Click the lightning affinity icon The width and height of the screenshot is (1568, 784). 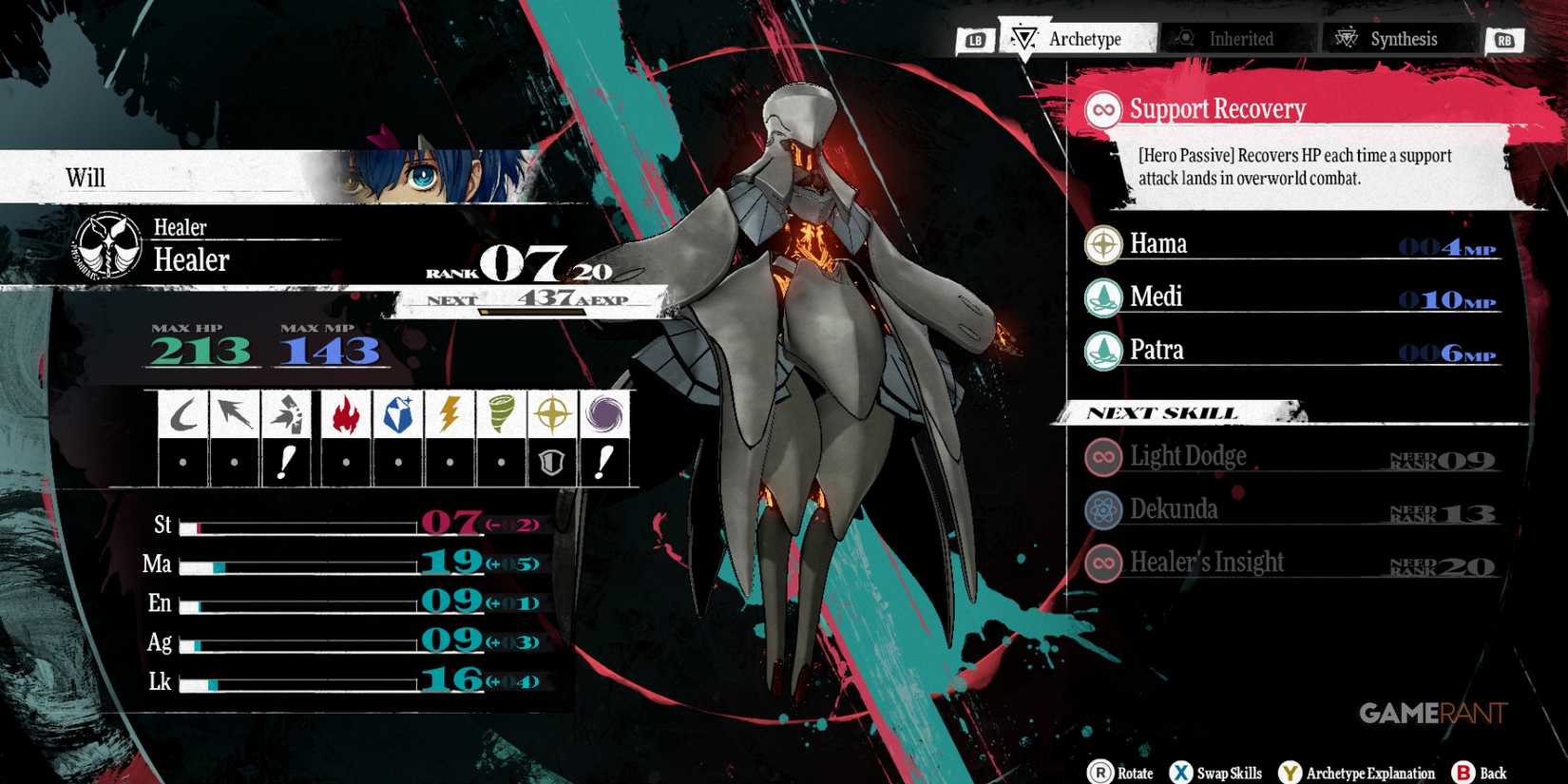(x=449, y=413)
